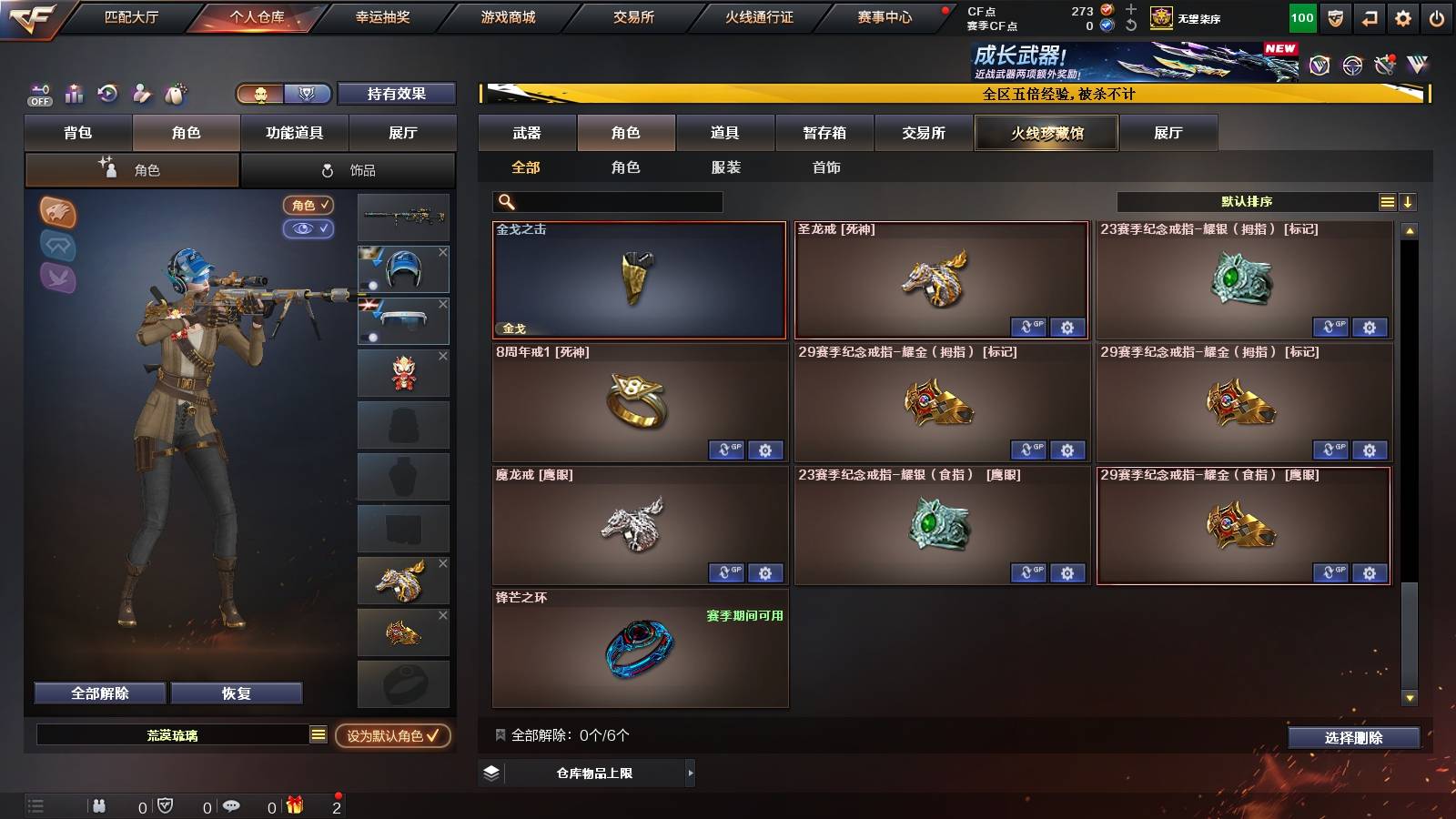Image resolution: width=1456 pixels, height=819 pixels.
Task: Click the 全部解除 button
Action: (x=98, y=693)
